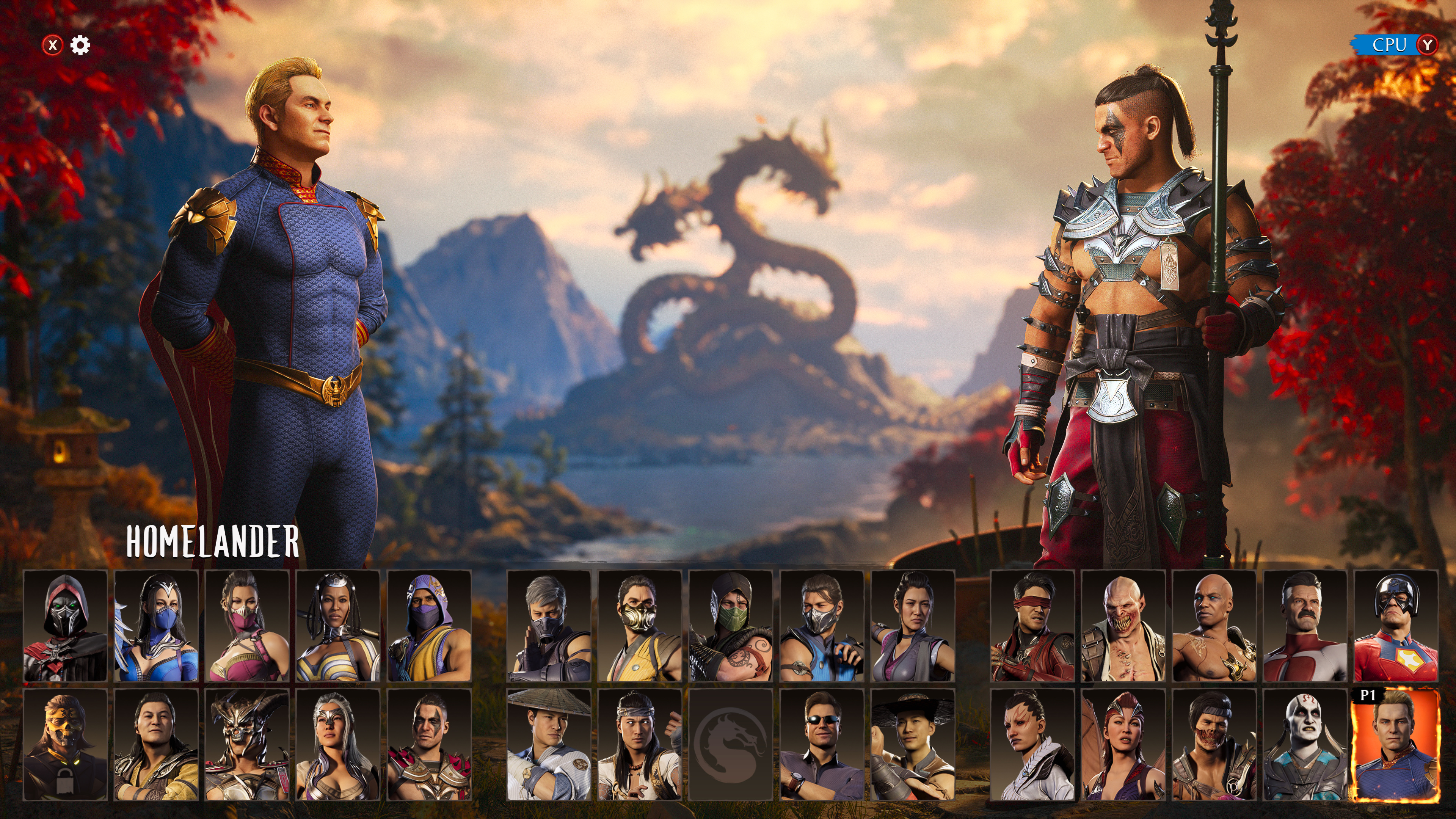This screenshot has height=819, width=1456.
Task: Confirm the highlighted Homelander P1 tile
Action: (x=1396, y=744)
